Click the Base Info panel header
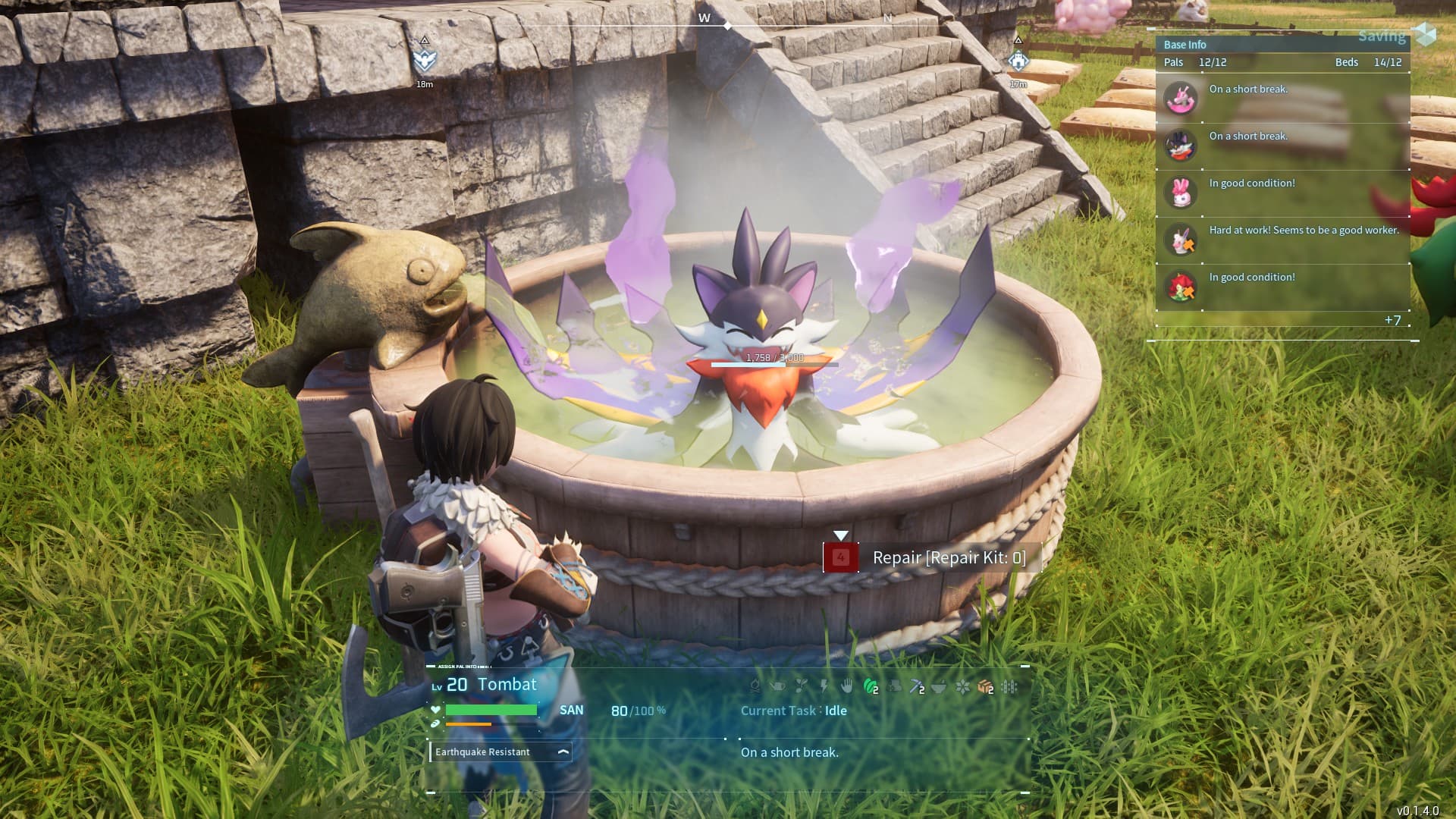Screen dimensions: 1456x819 click(x=1185, y=45)
